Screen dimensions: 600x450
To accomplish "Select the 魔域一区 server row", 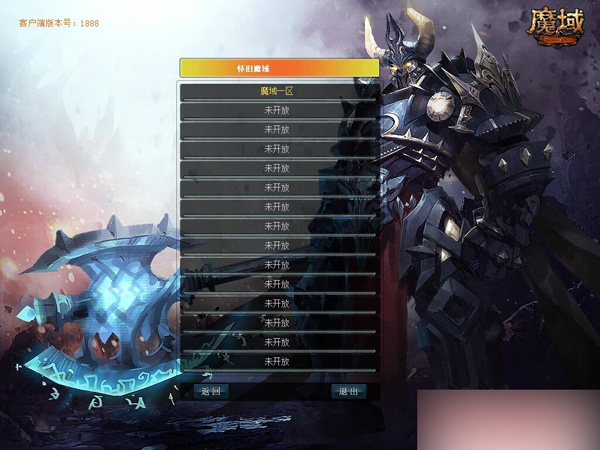I will 278,91.
